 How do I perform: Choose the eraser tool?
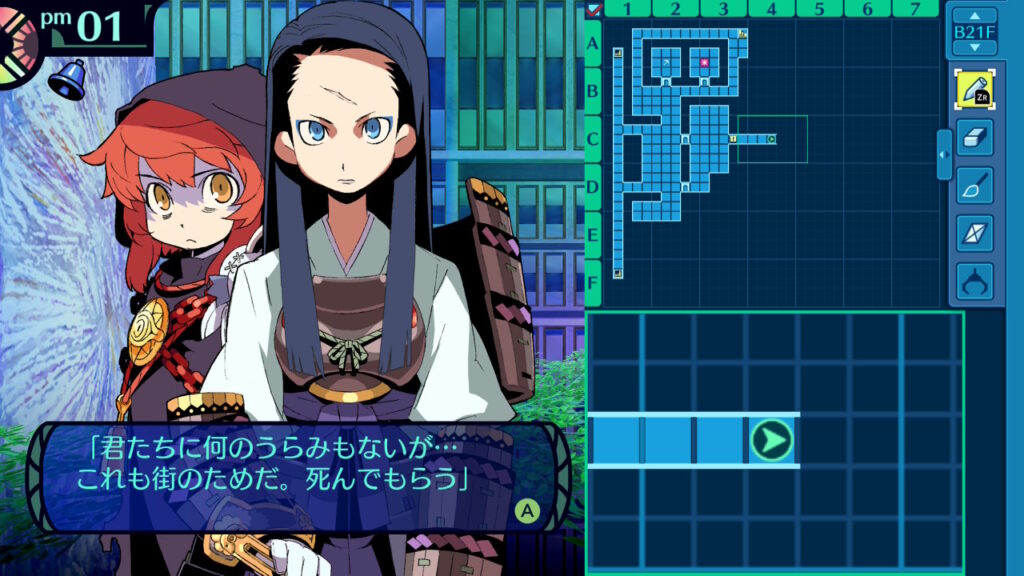(974, 137)
